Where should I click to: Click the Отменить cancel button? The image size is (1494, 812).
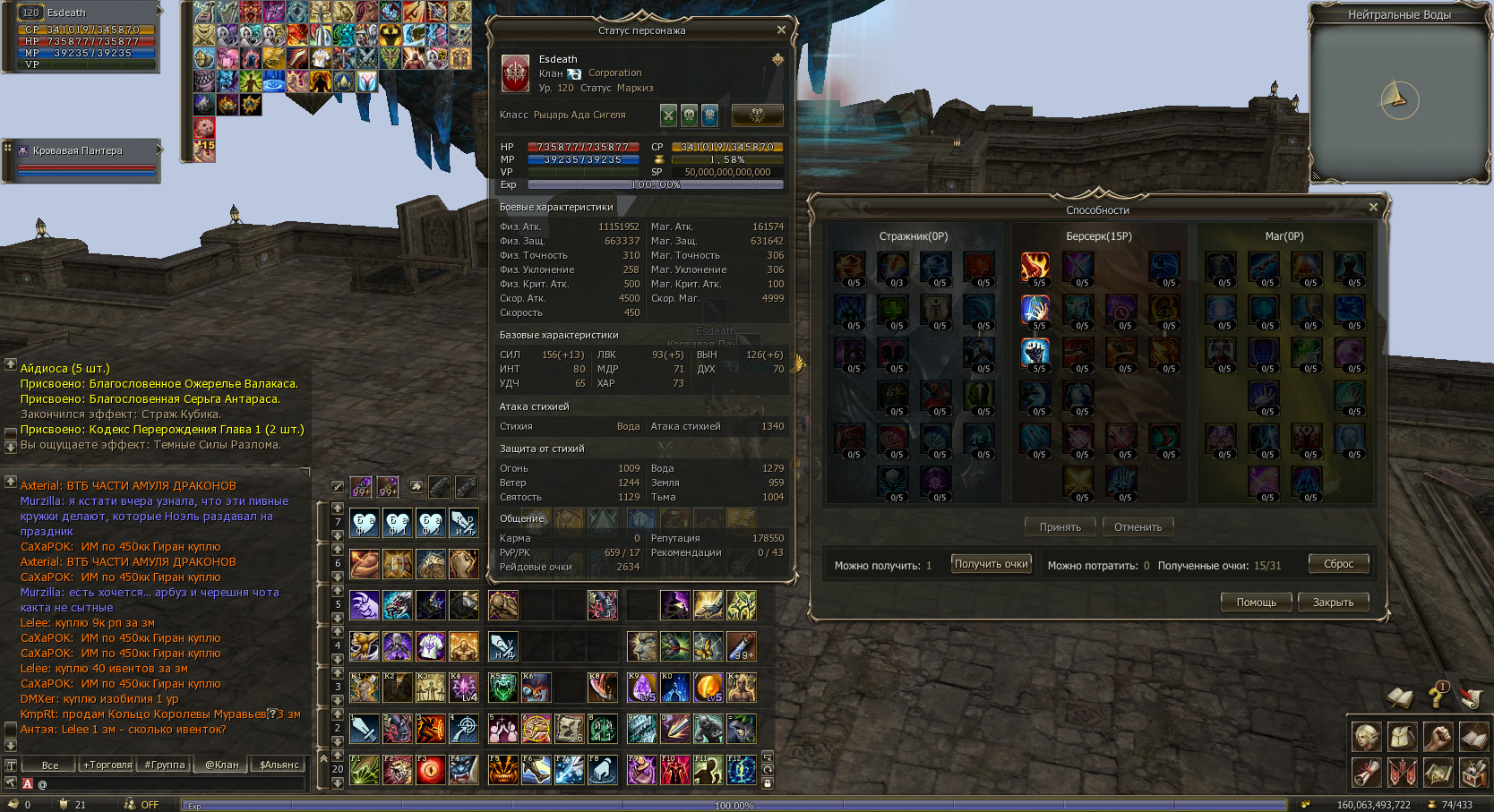1138,527
